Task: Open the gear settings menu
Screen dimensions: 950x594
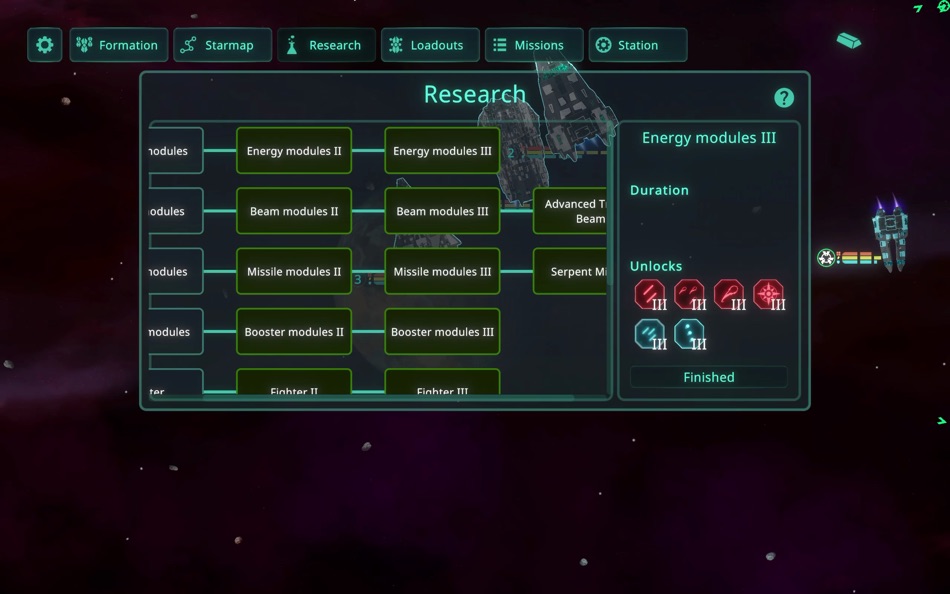Action: coord(45,45)
